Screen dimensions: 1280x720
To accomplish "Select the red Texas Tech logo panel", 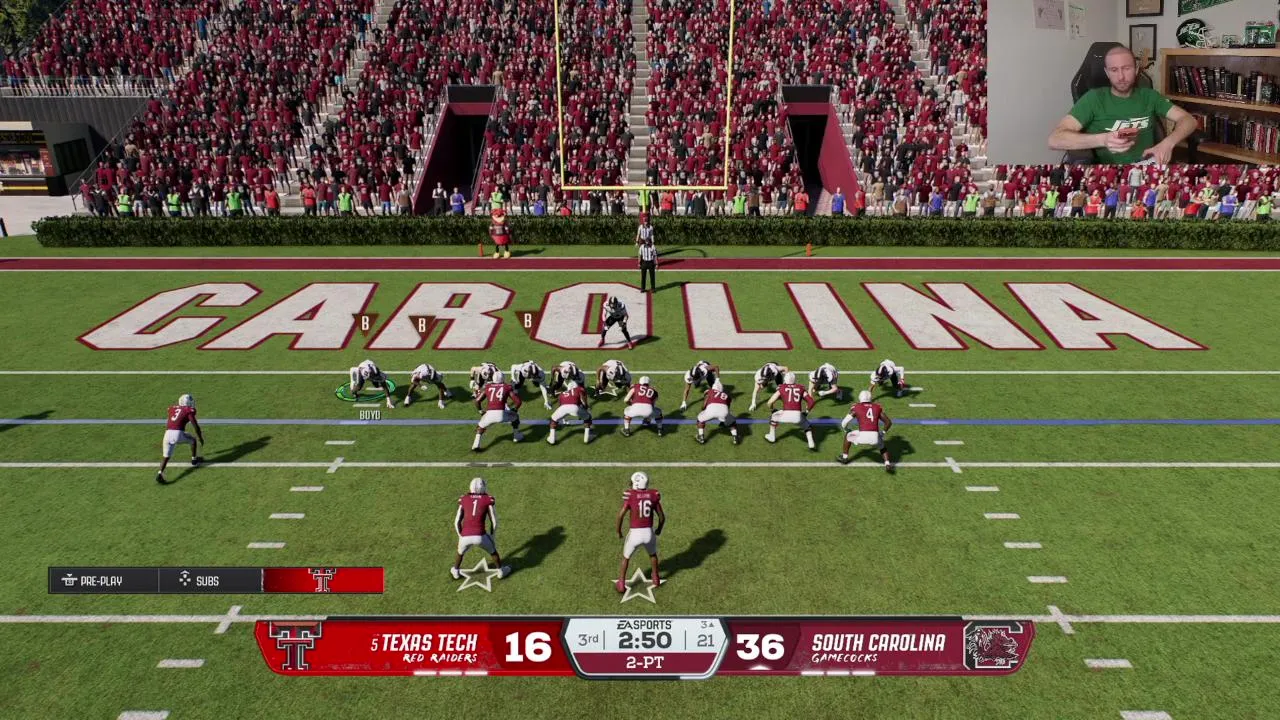I will (322, 581).
